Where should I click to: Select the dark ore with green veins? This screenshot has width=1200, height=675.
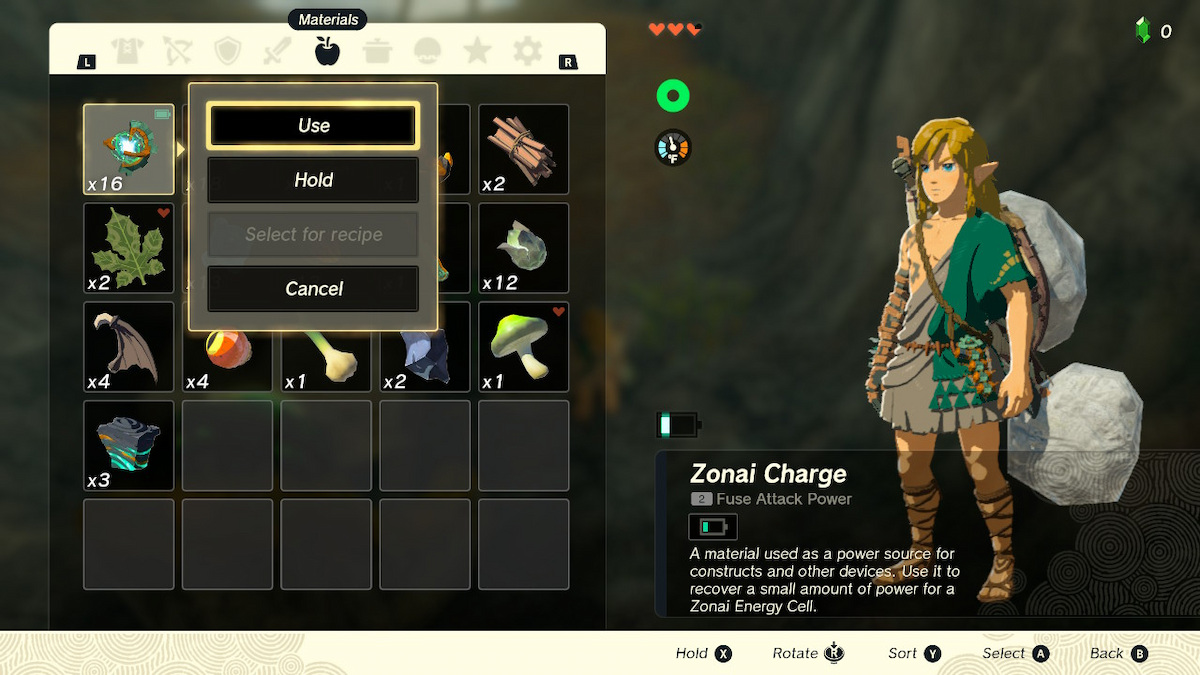point(129,445)
